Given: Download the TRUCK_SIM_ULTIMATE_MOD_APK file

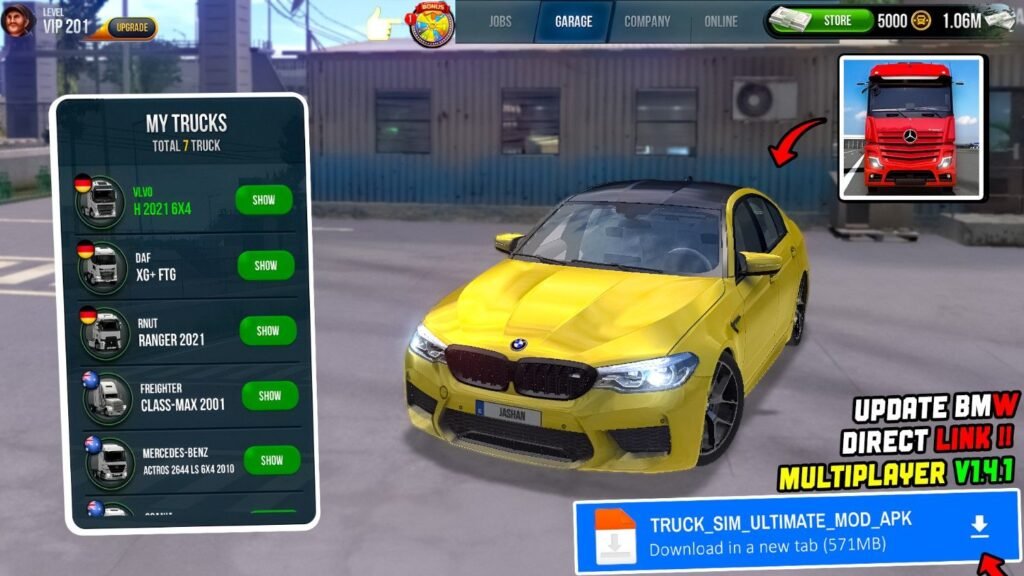Looking at the screenshot, I should pyautogui.click(x=980, y=526).
